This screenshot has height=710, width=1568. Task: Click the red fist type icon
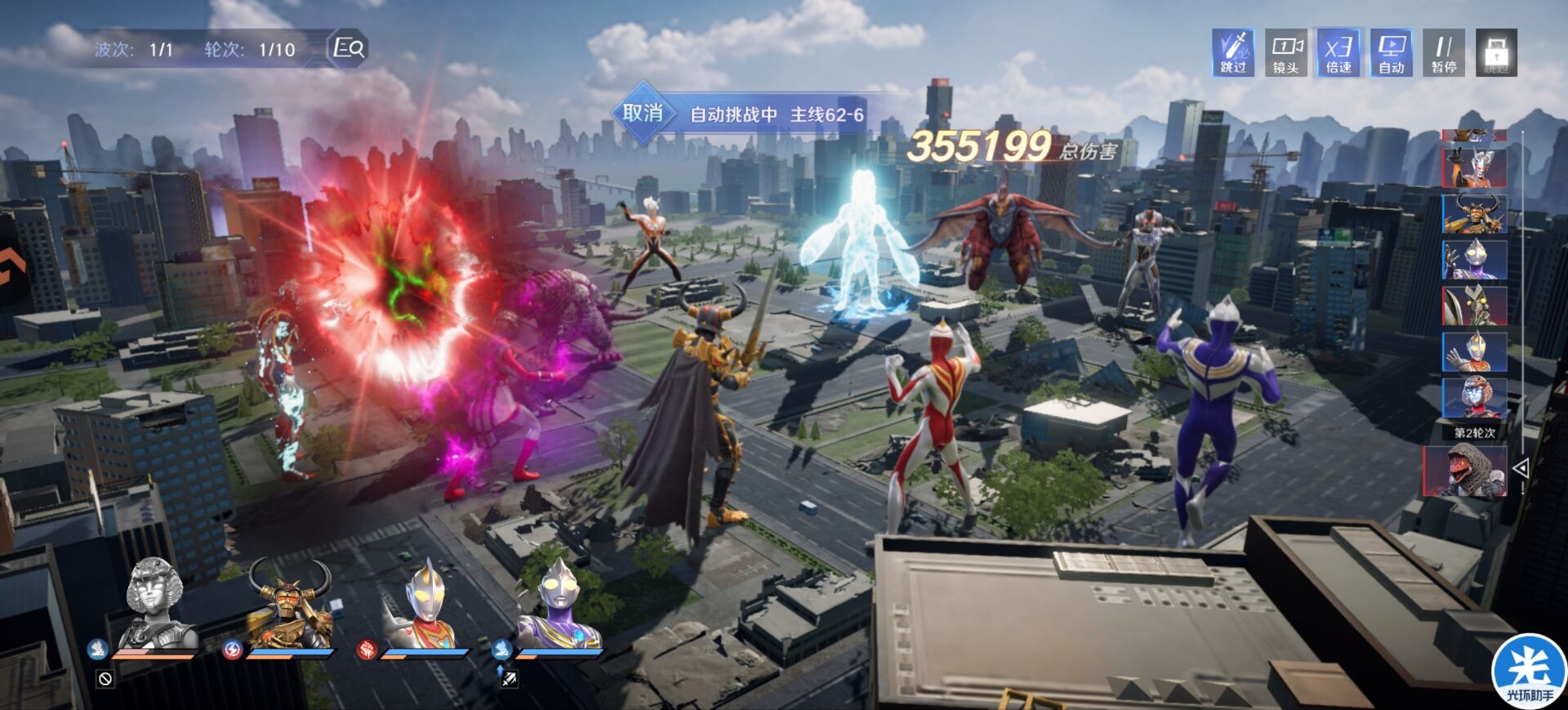click(367, 650)
